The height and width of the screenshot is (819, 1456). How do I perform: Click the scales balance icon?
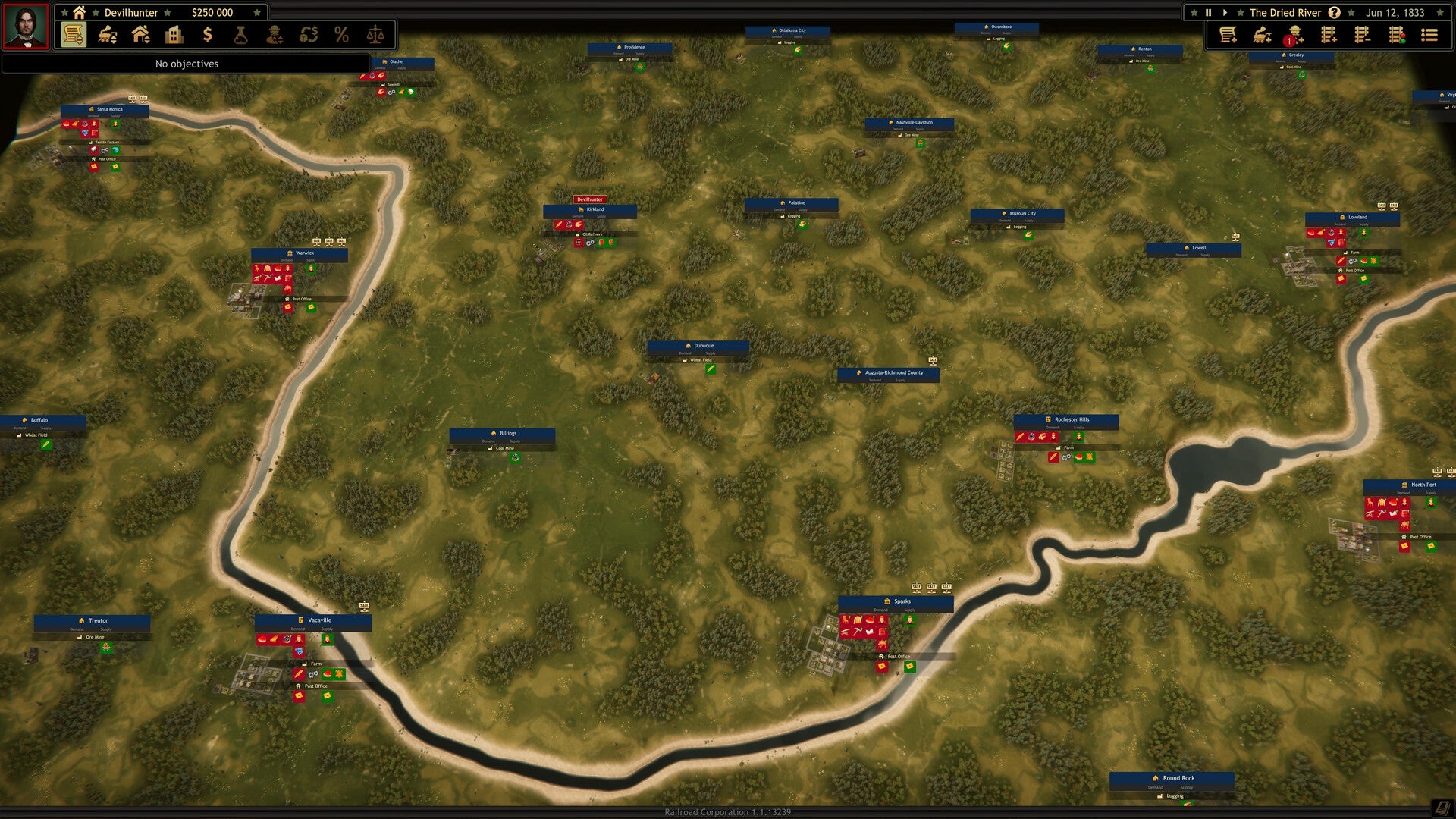[375, 35]
